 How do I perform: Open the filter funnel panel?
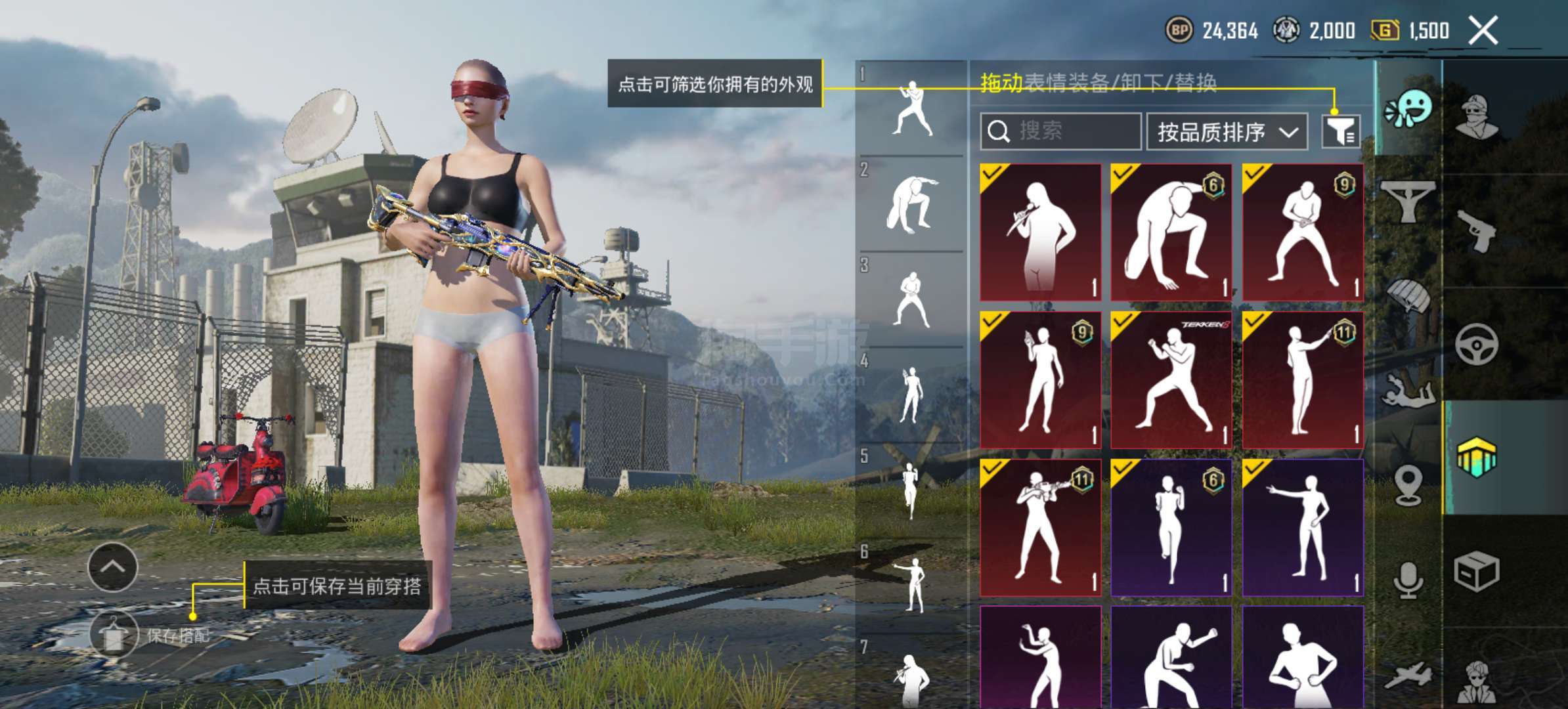pyautogui.click(x=1339, y=131)
